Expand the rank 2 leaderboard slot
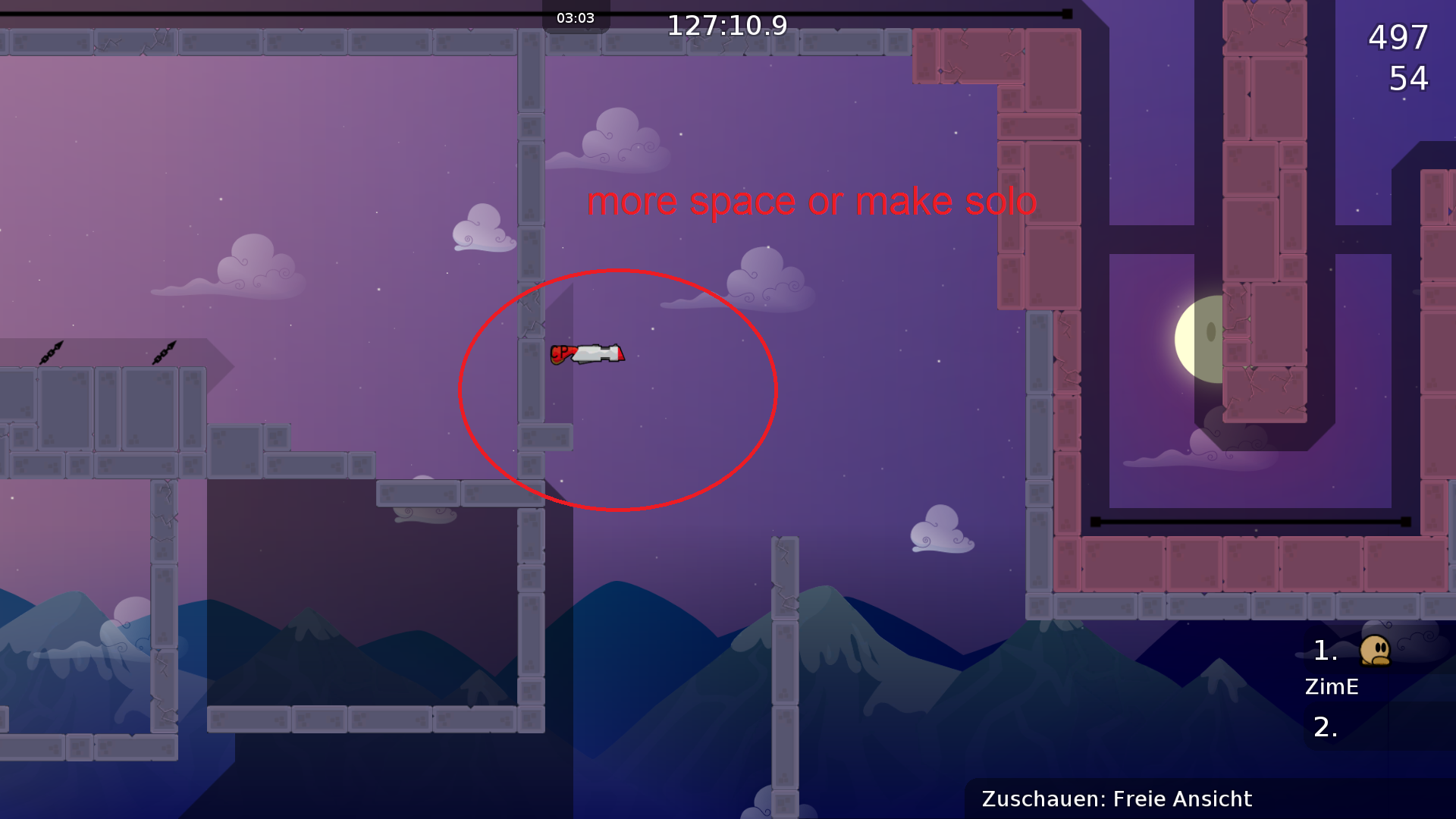This screenshot has width=1456, height=819. click(1324, 728)
